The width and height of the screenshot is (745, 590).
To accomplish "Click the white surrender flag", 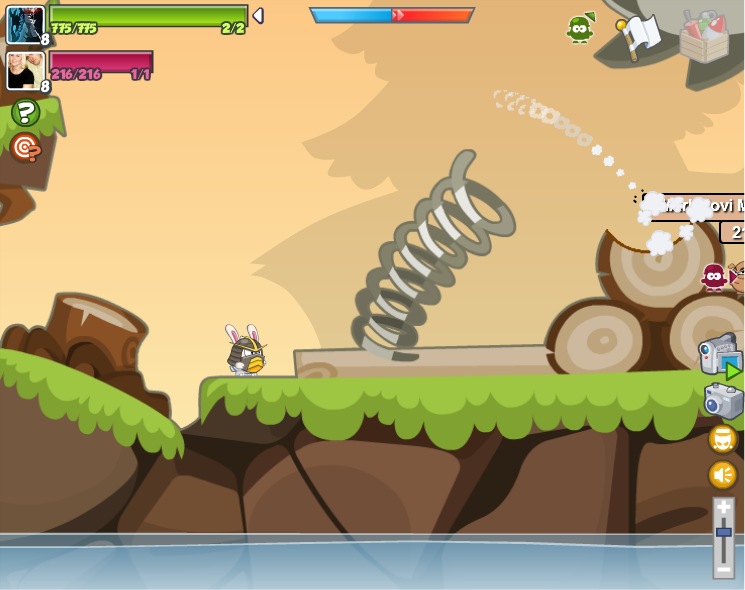I will [x=637, y=35].
